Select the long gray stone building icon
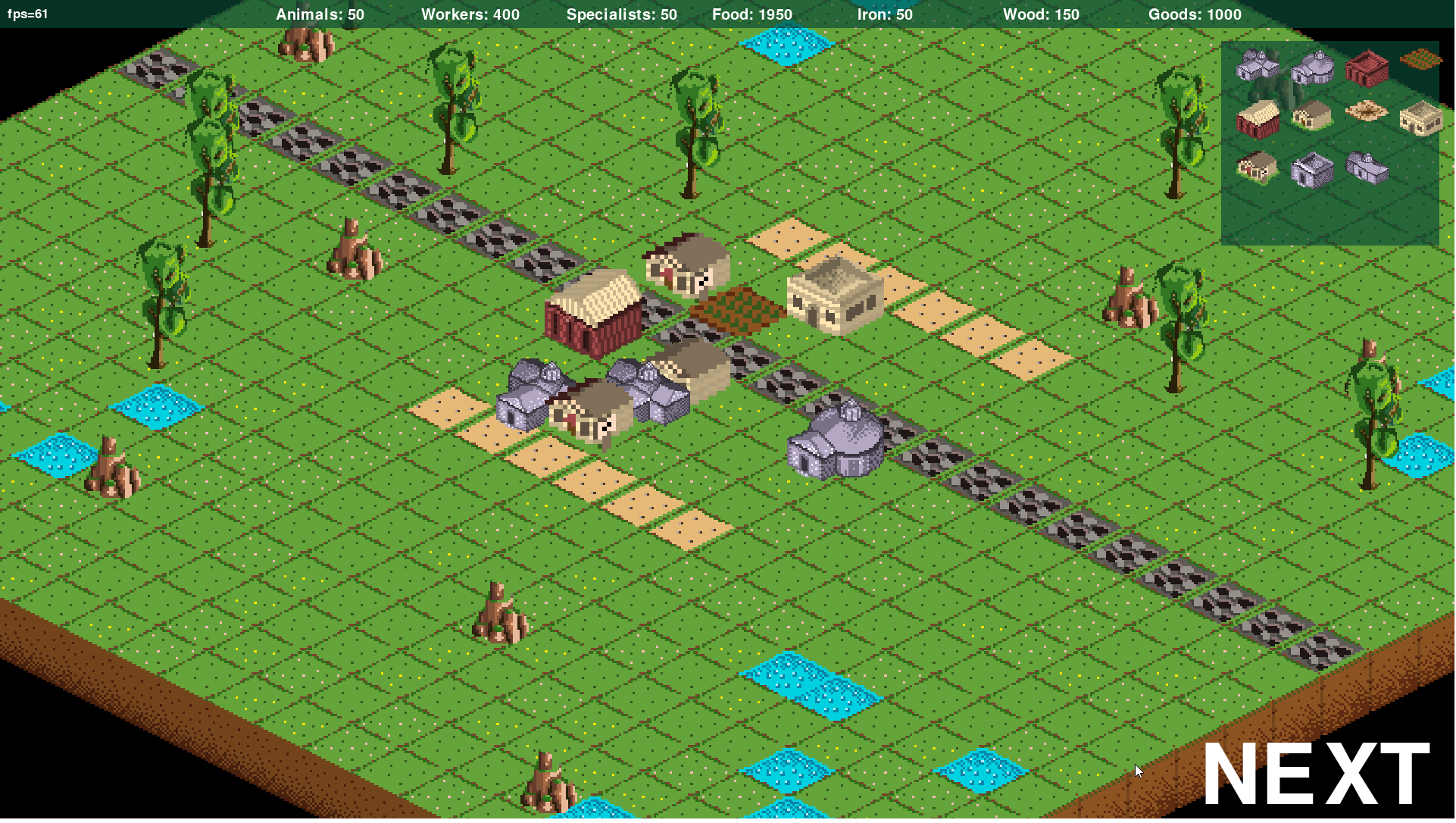This screenshot has width=1456, height=823. [1367, 167]
